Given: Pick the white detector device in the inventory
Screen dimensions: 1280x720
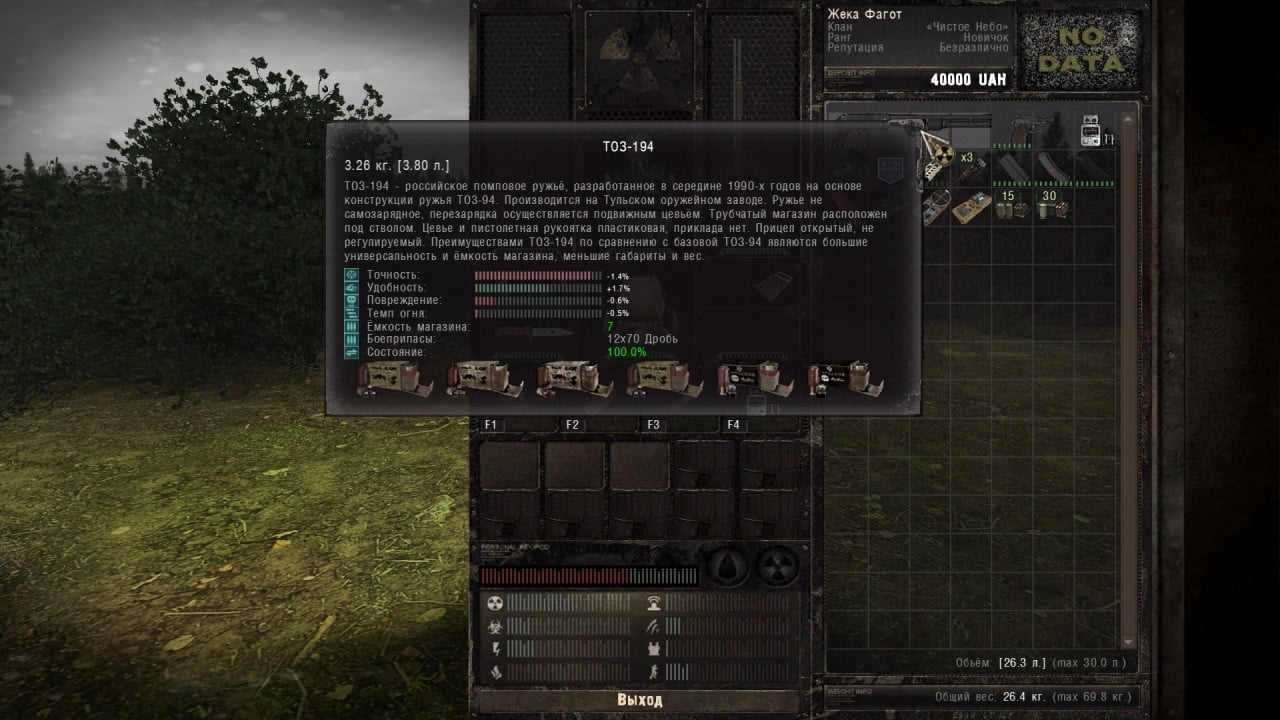Looking at the screenshot, I should tap(1090, 132).
